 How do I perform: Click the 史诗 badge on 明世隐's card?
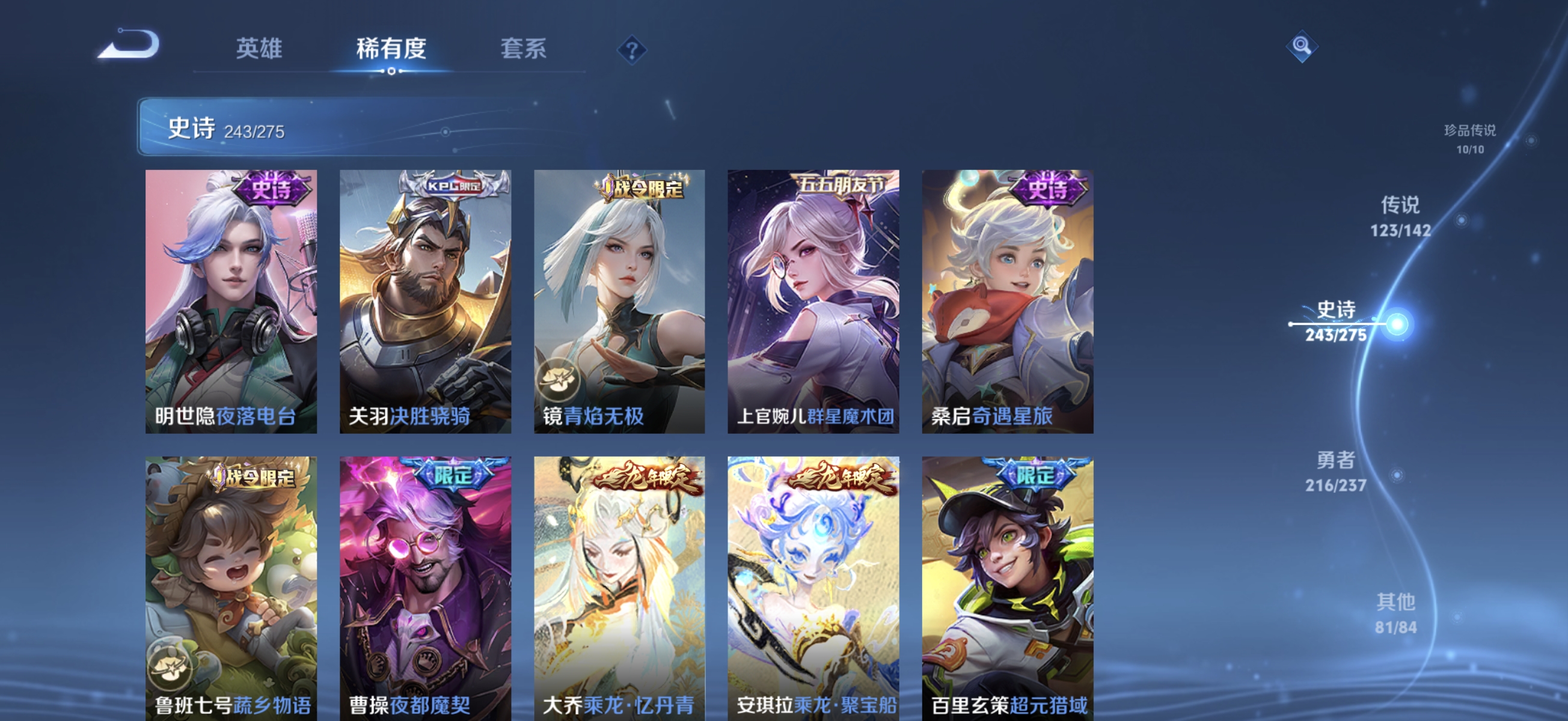click(x=272, y=190)
